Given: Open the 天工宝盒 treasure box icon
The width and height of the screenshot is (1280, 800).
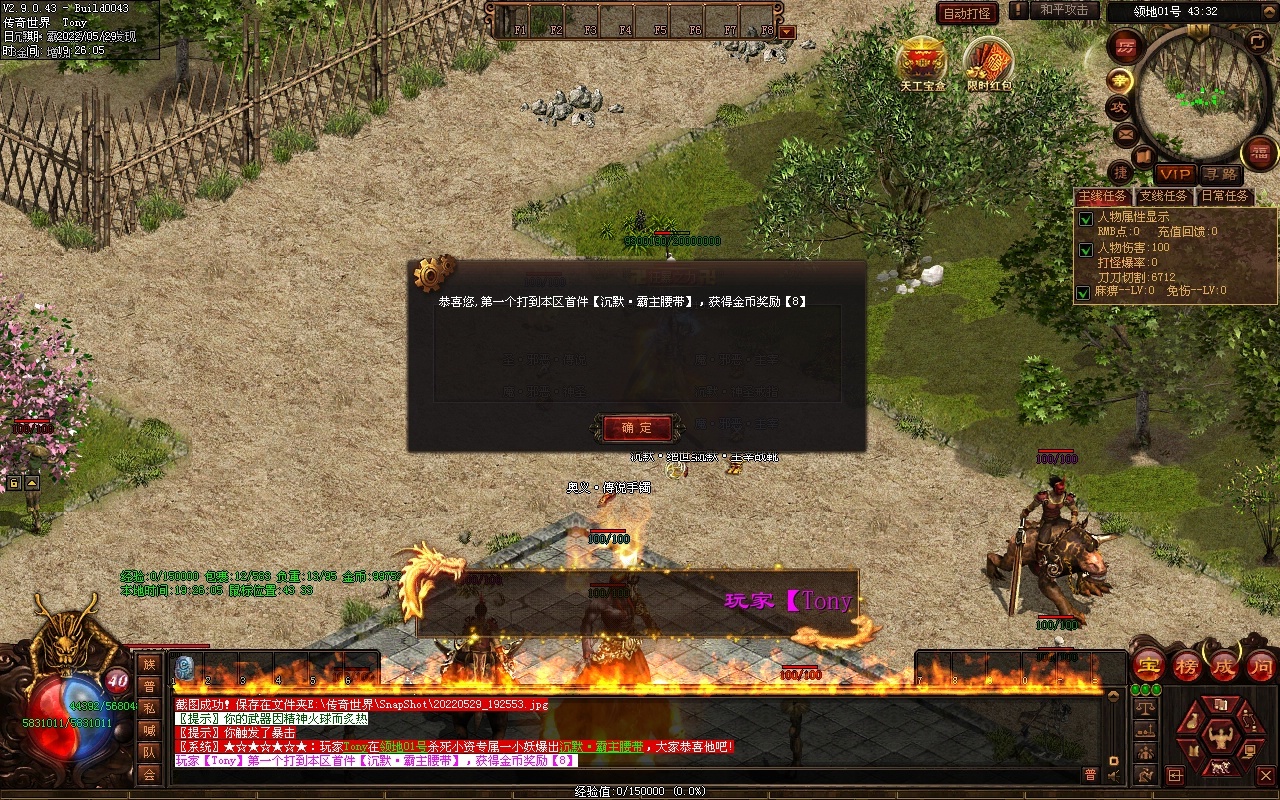Looking at the screenshot, I should coord(922,62).
